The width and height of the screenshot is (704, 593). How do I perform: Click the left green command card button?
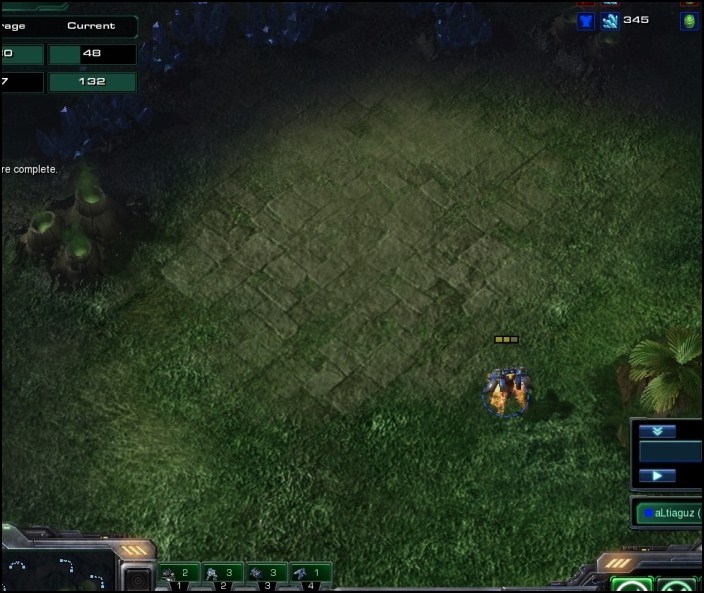pos(631,585)
